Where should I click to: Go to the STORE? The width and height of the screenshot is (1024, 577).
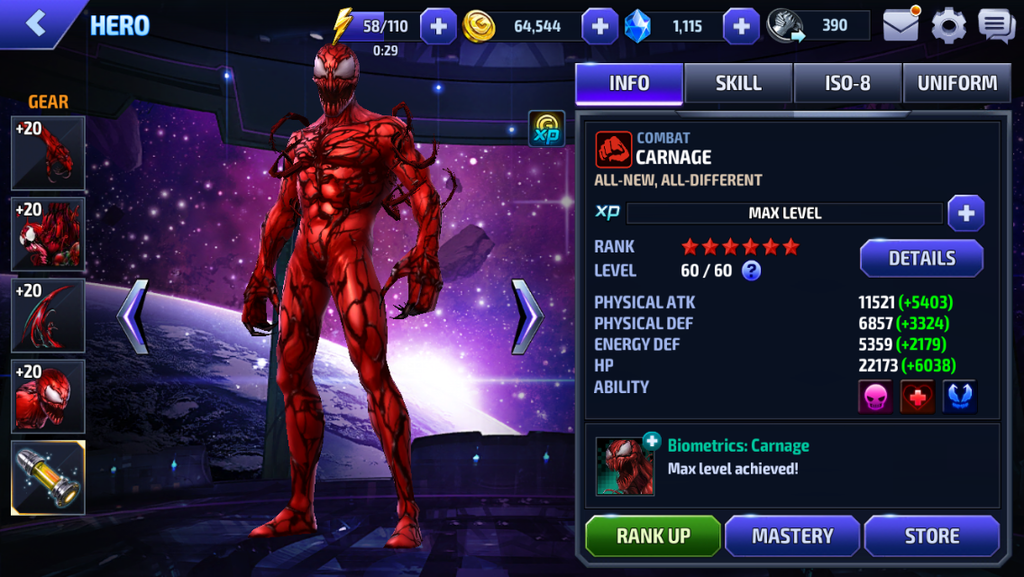(x=931, y=536)
